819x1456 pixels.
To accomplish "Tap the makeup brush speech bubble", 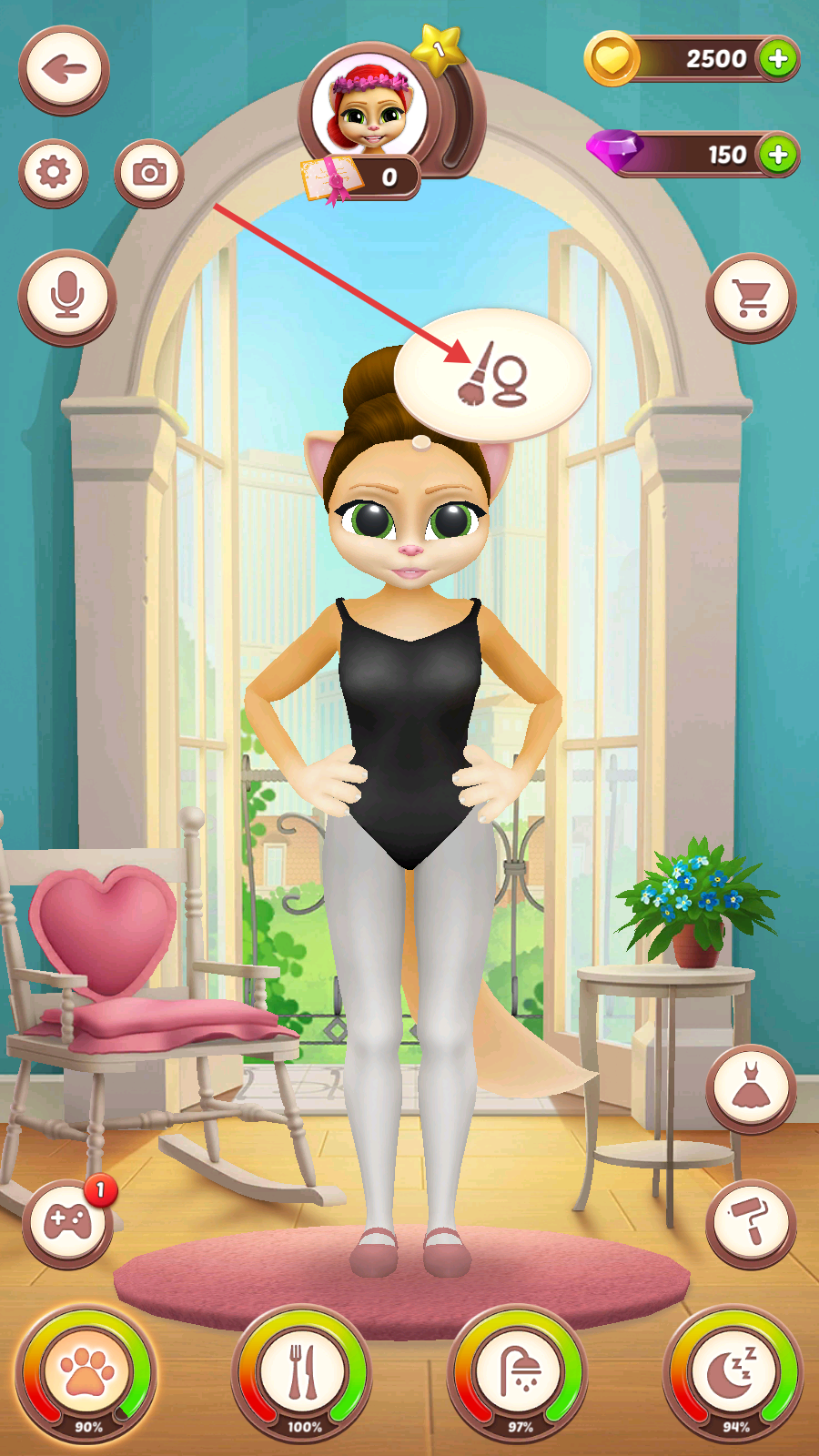I will [x=492, y=375].
